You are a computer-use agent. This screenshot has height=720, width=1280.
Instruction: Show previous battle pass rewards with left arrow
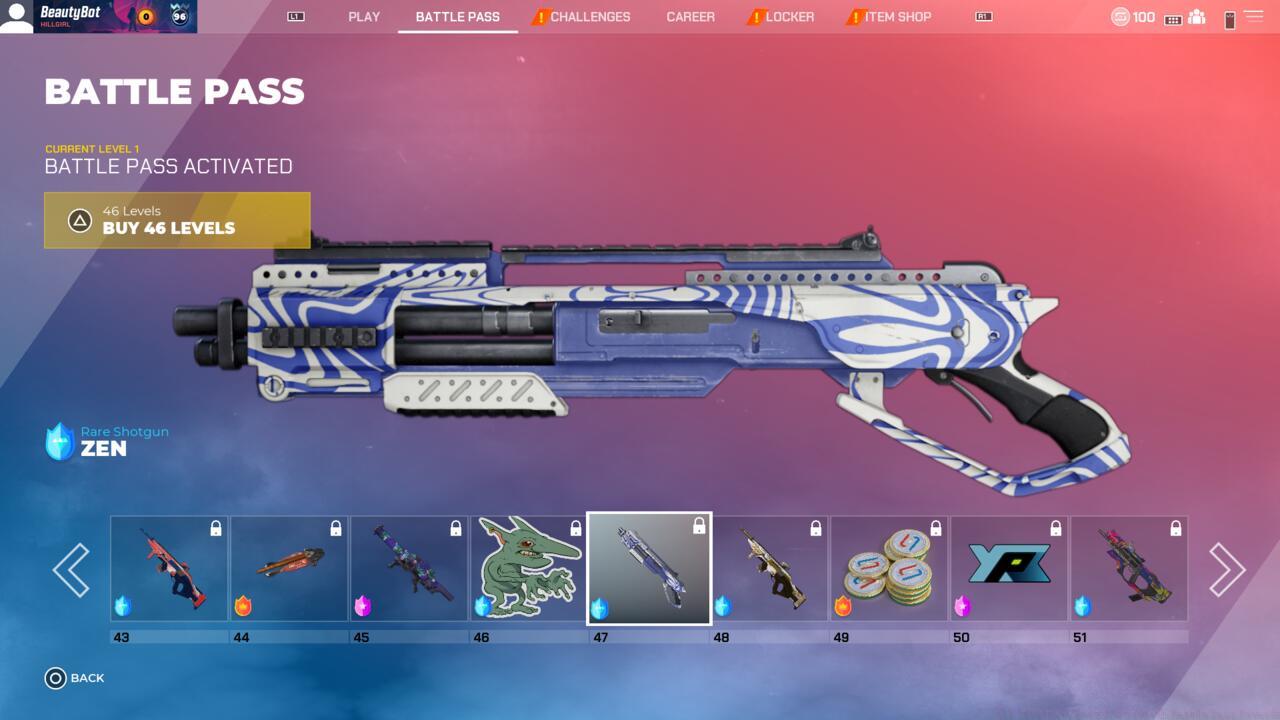coord(71,570)
